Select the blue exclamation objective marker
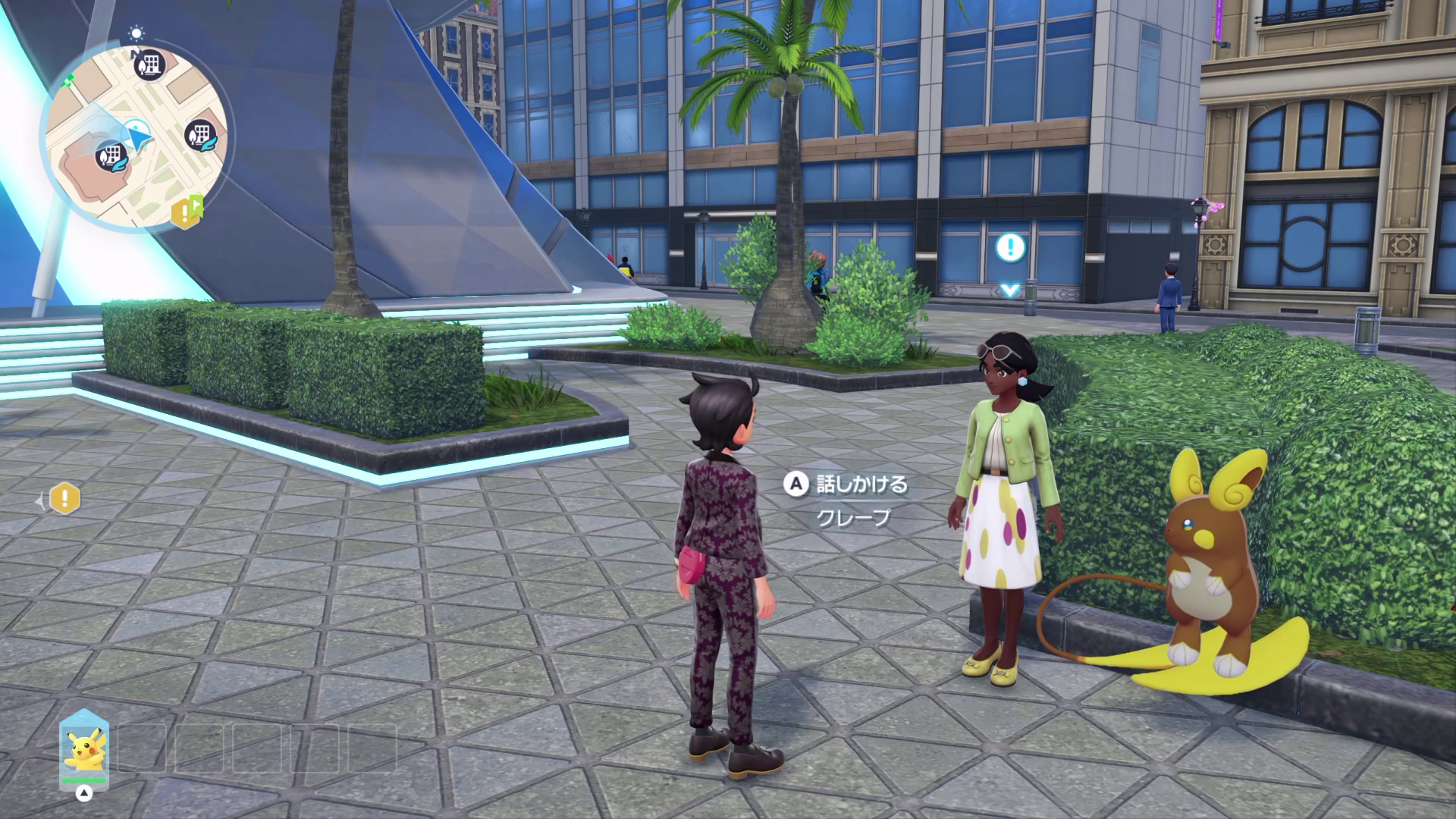This screenshot has width=1456, height=819. [x=1009, y=246]
